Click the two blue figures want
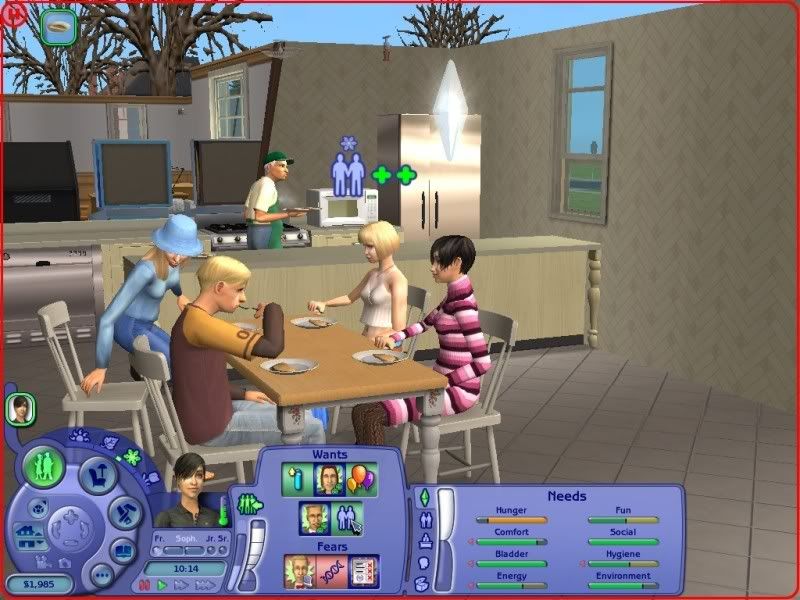 click(348, 518)
